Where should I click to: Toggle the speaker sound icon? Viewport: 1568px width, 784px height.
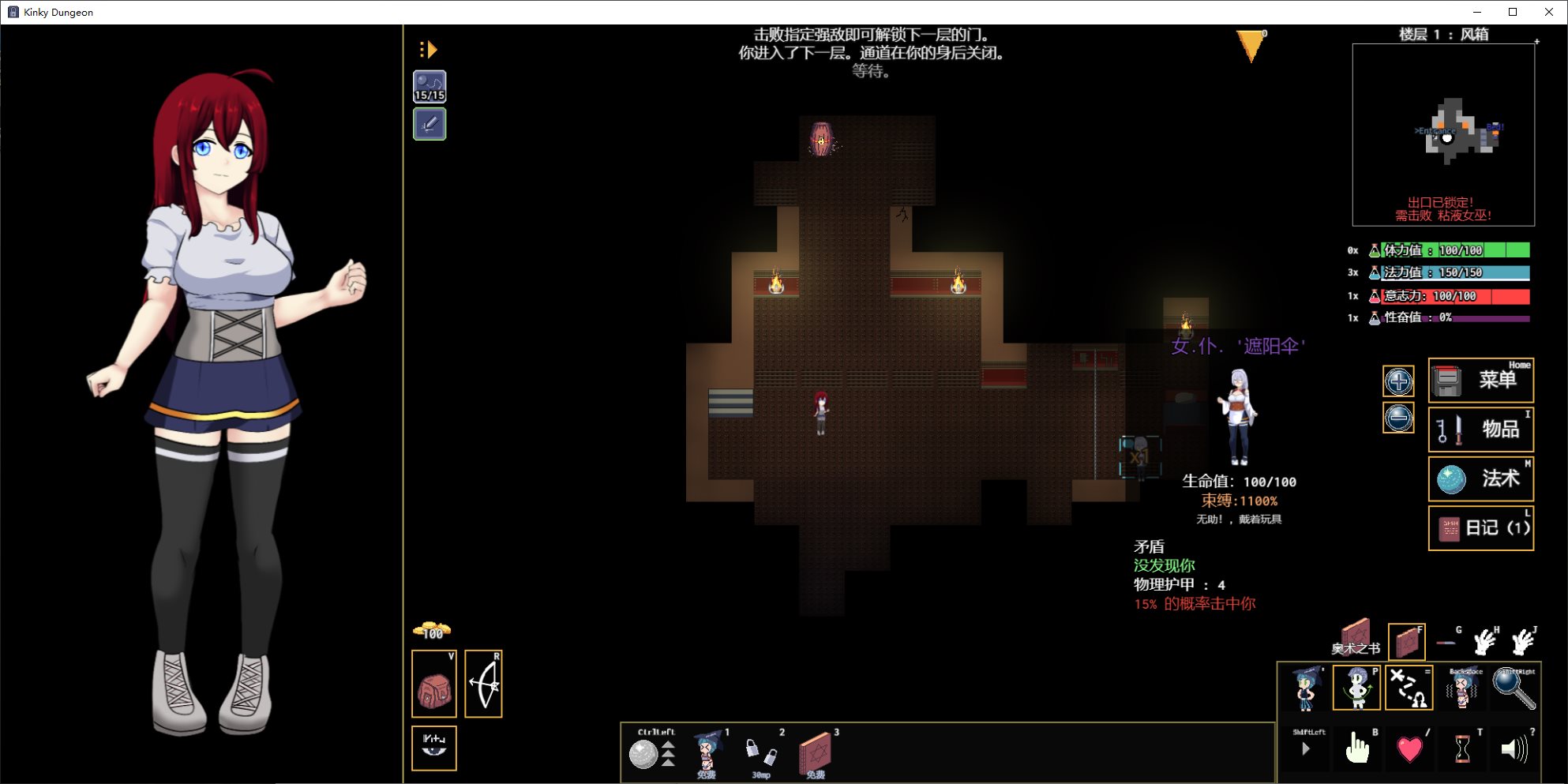click(x=1514, y=748)
